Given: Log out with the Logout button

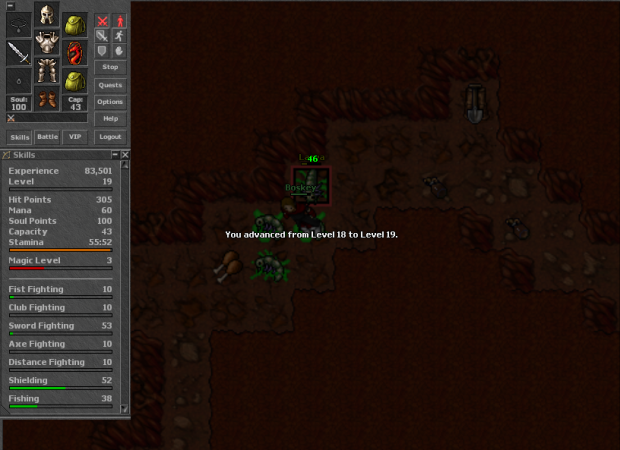Looking at the screenshot, I should tap(110, 137).
